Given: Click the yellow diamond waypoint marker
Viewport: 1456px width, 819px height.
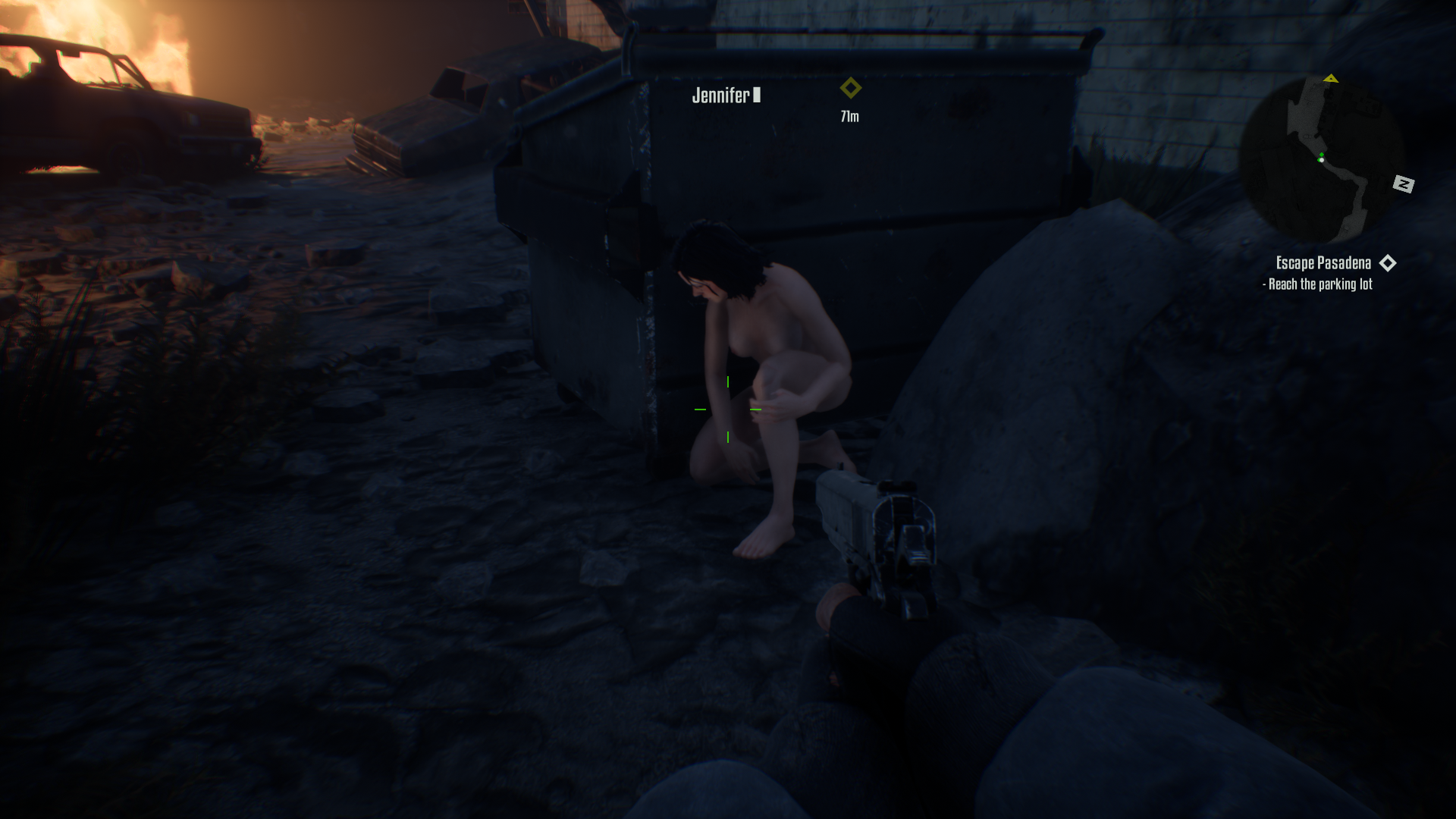Looking at the screenshot, I should coord(850,88).
